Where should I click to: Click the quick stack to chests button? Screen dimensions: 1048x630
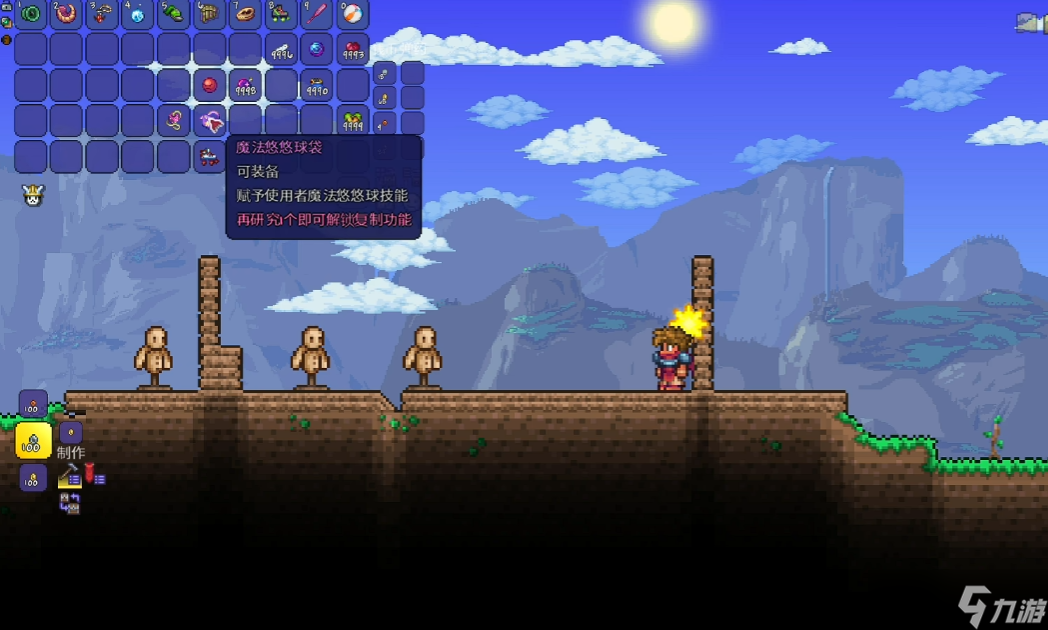69,503
